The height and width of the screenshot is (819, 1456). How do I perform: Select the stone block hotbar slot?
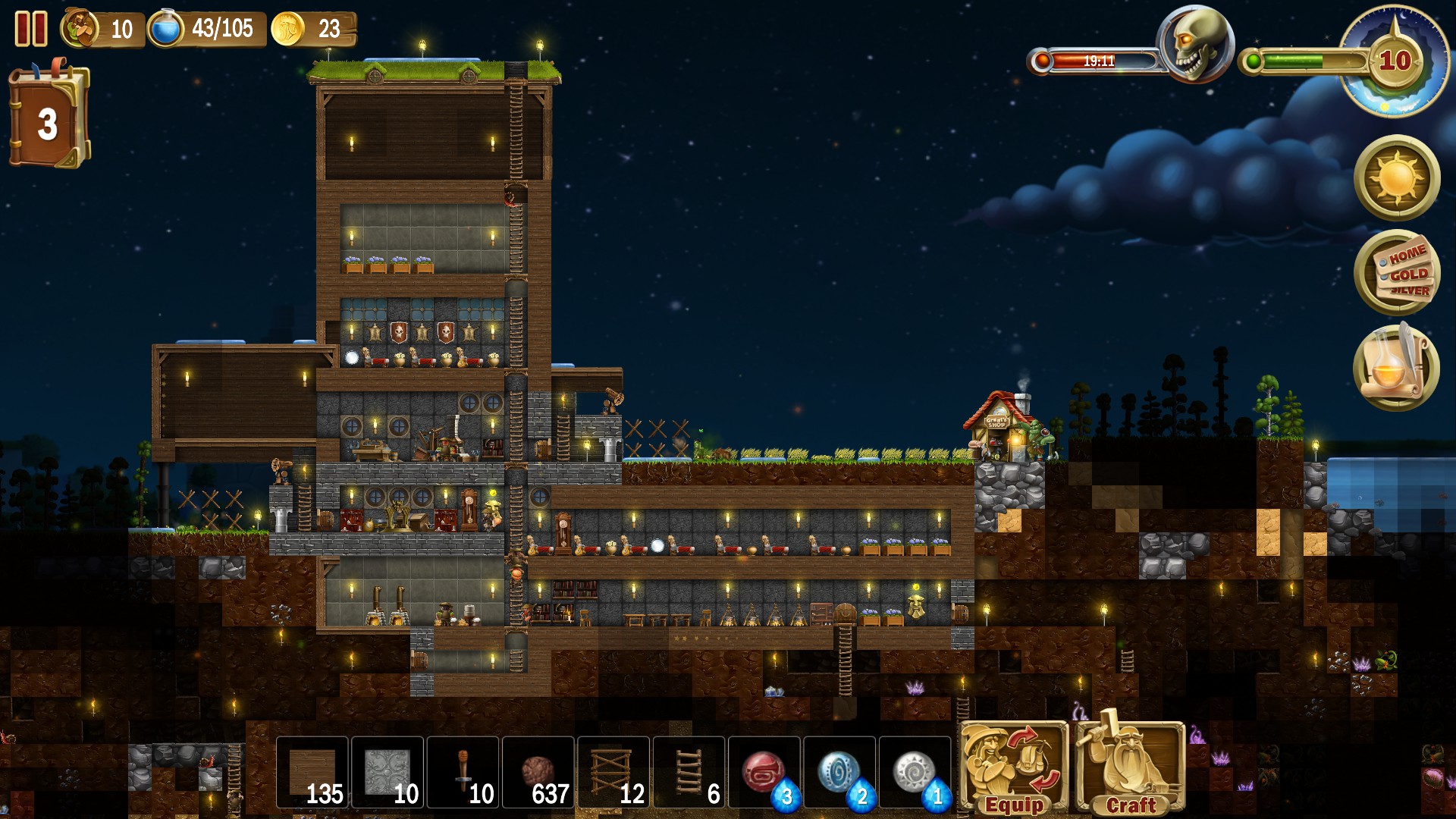click(387, 773)
